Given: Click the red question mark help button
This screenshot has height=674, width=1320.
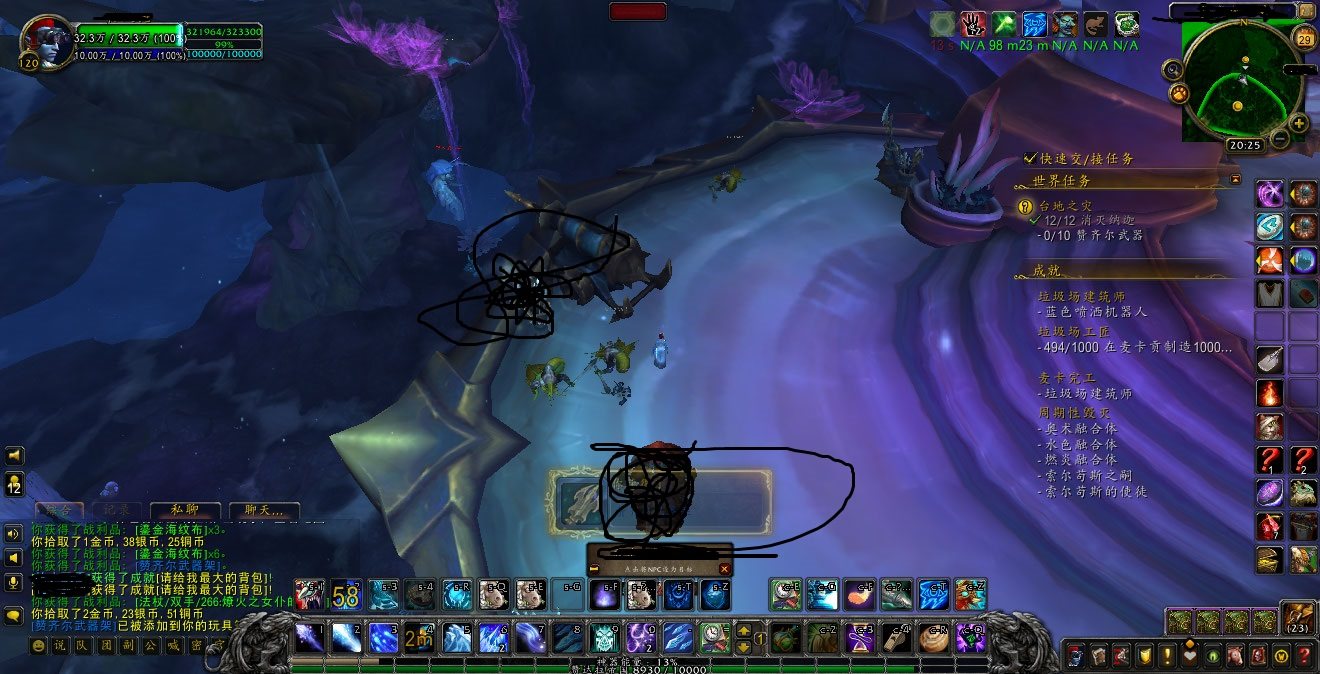Looking at the screenshot, I should pos(1303,656).
